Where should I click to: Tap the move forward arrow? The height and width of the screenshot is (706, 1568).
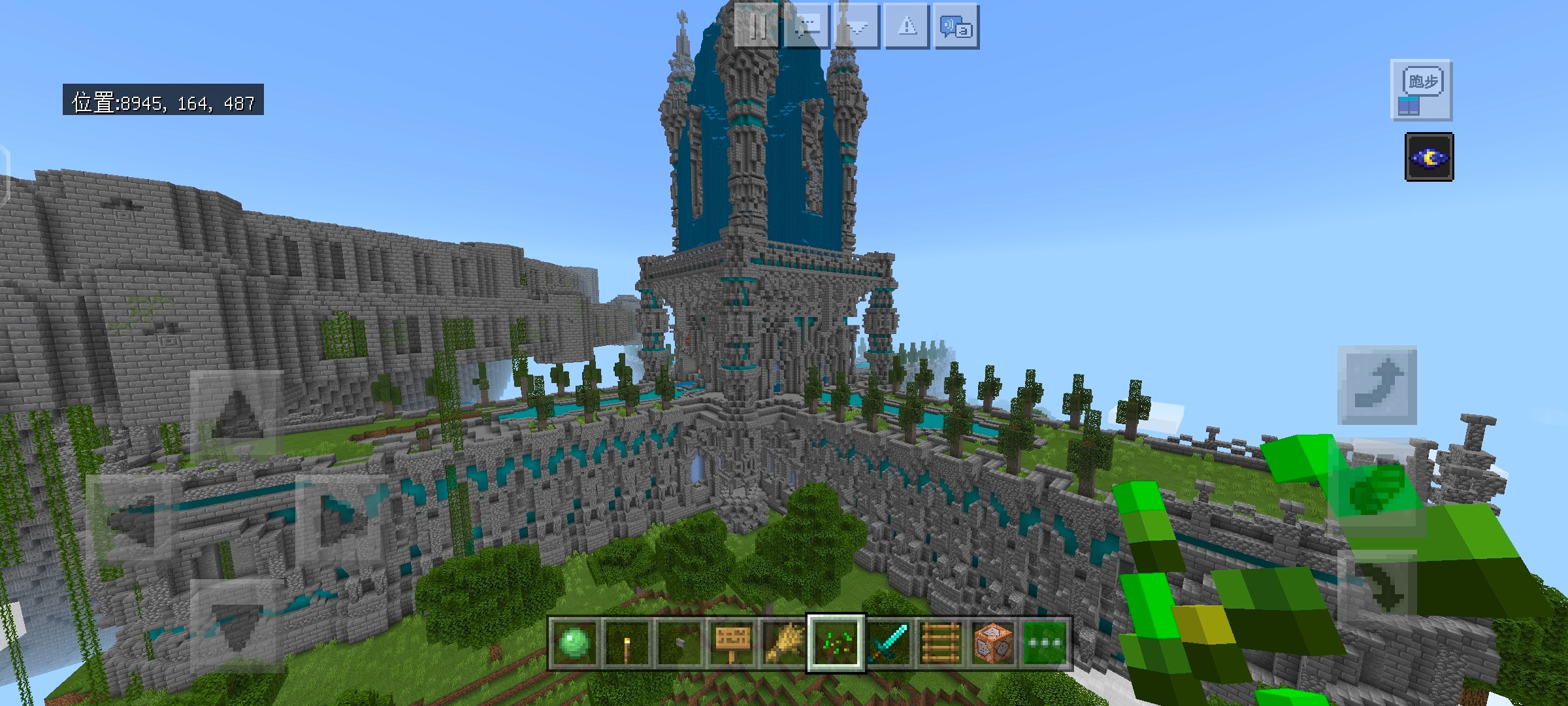click(x=237, y=412)
